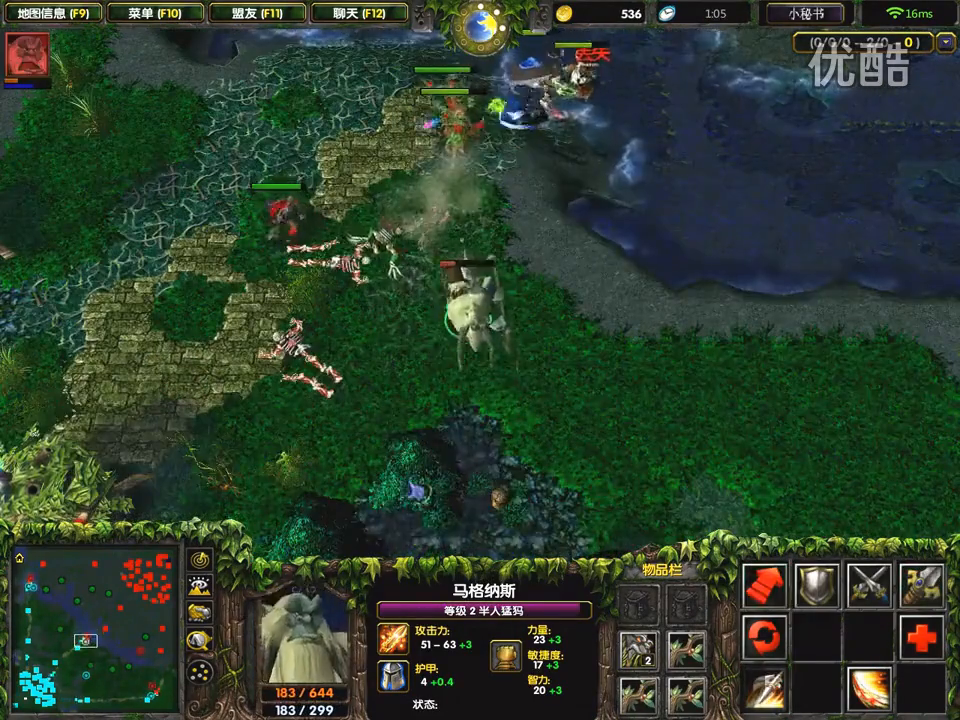Choose the shield Hold Position command
960x720 pixels.
click(x=817, y=585)
